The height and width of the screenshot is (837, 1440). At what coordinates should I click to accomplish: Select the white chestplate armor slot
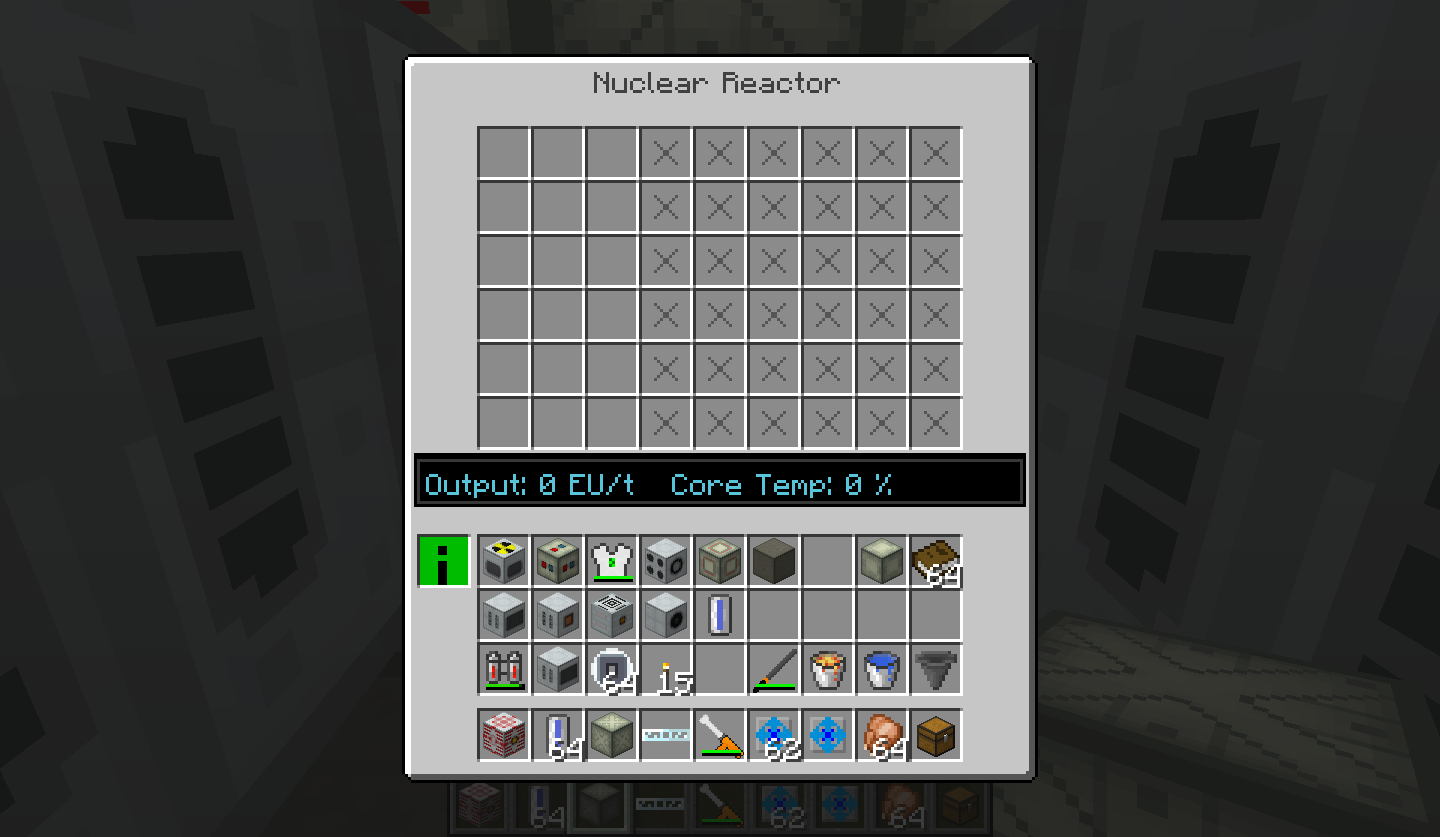612,561
